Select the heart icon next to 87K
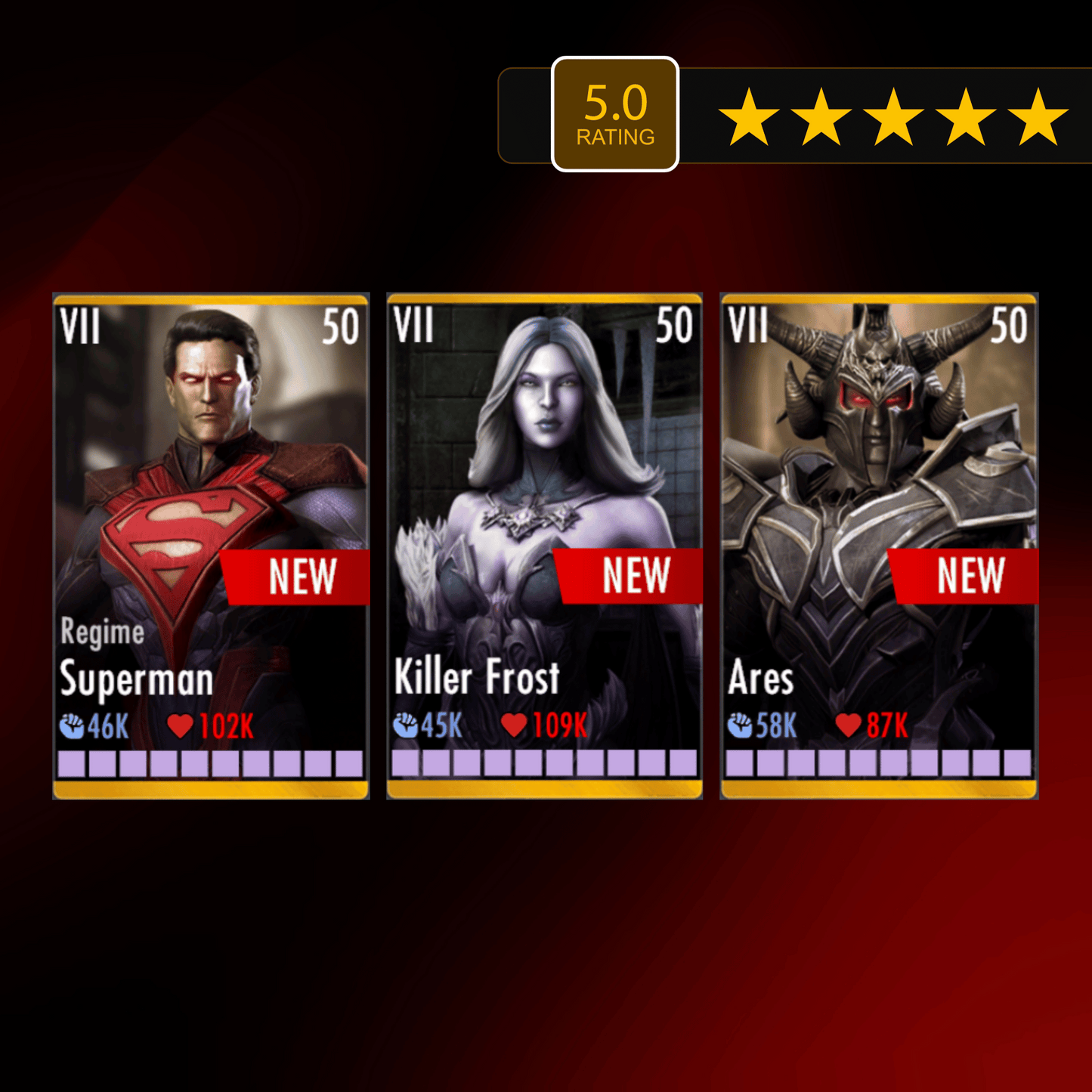Image resolution: width=1092 pixels, height=1092 pixels. point(849,725)
